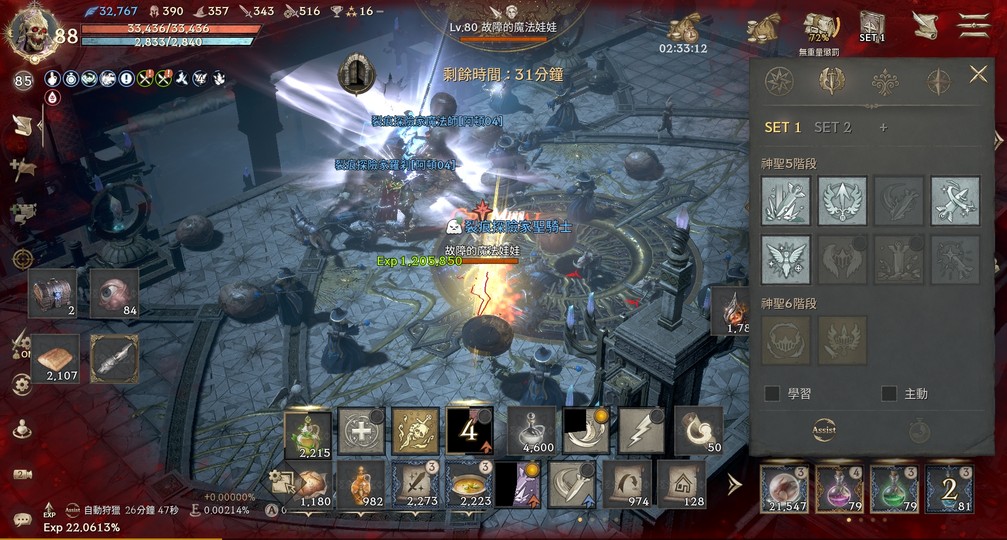Close the skill set panel

coord(978,74)
